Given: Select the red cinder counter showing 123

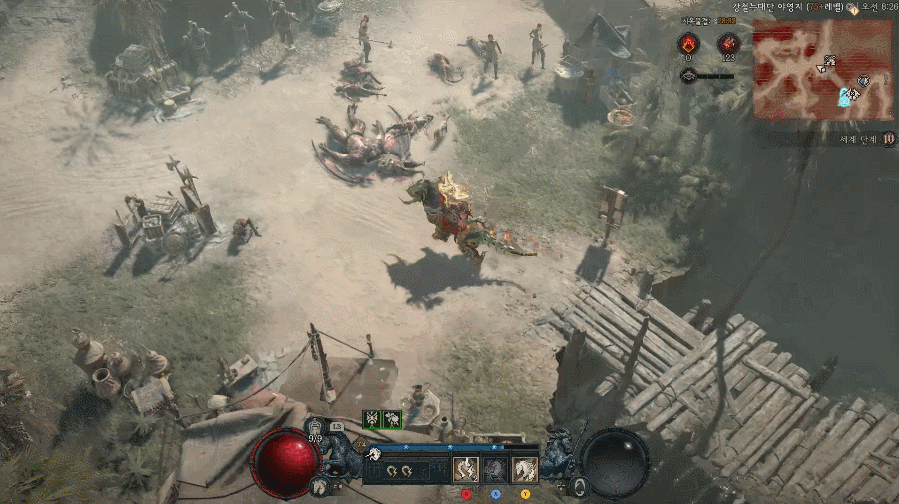Looking at the screenshot, I should (727, 43).
